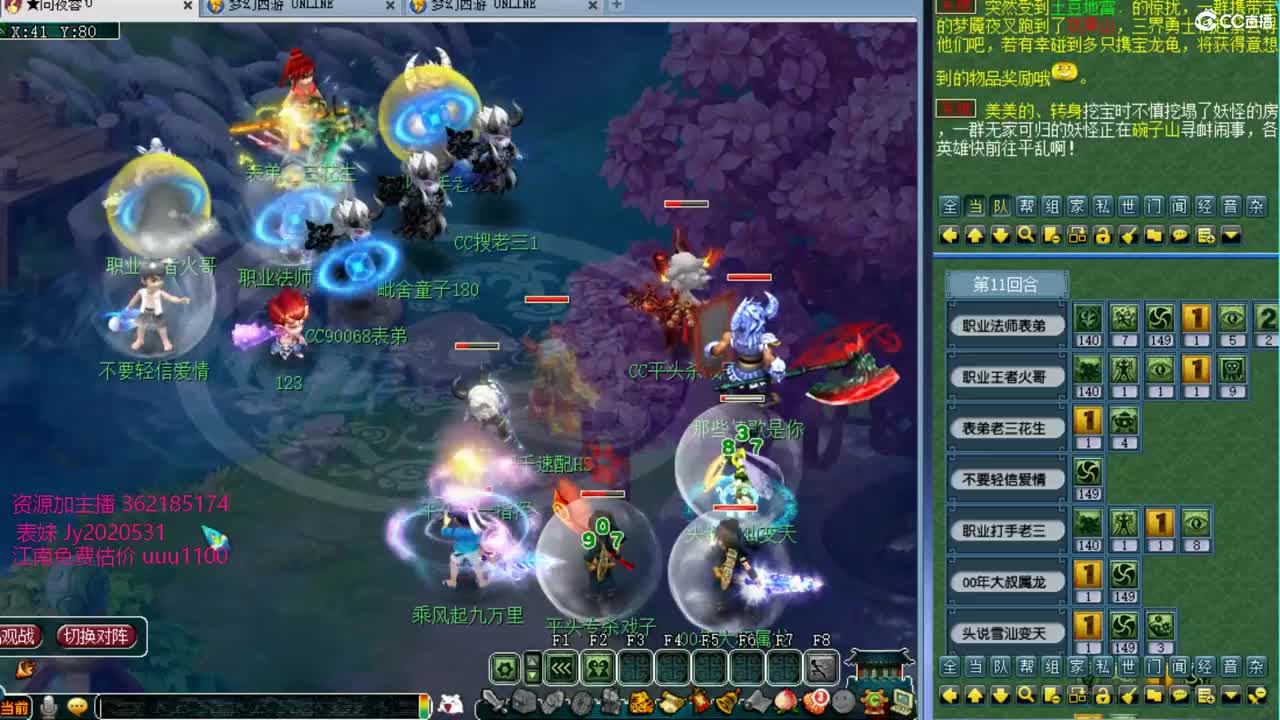Click the peach item icon in the bottom bar
Image resolution: width=1280 pixels, height=720 pixels.
pos(786,700)
